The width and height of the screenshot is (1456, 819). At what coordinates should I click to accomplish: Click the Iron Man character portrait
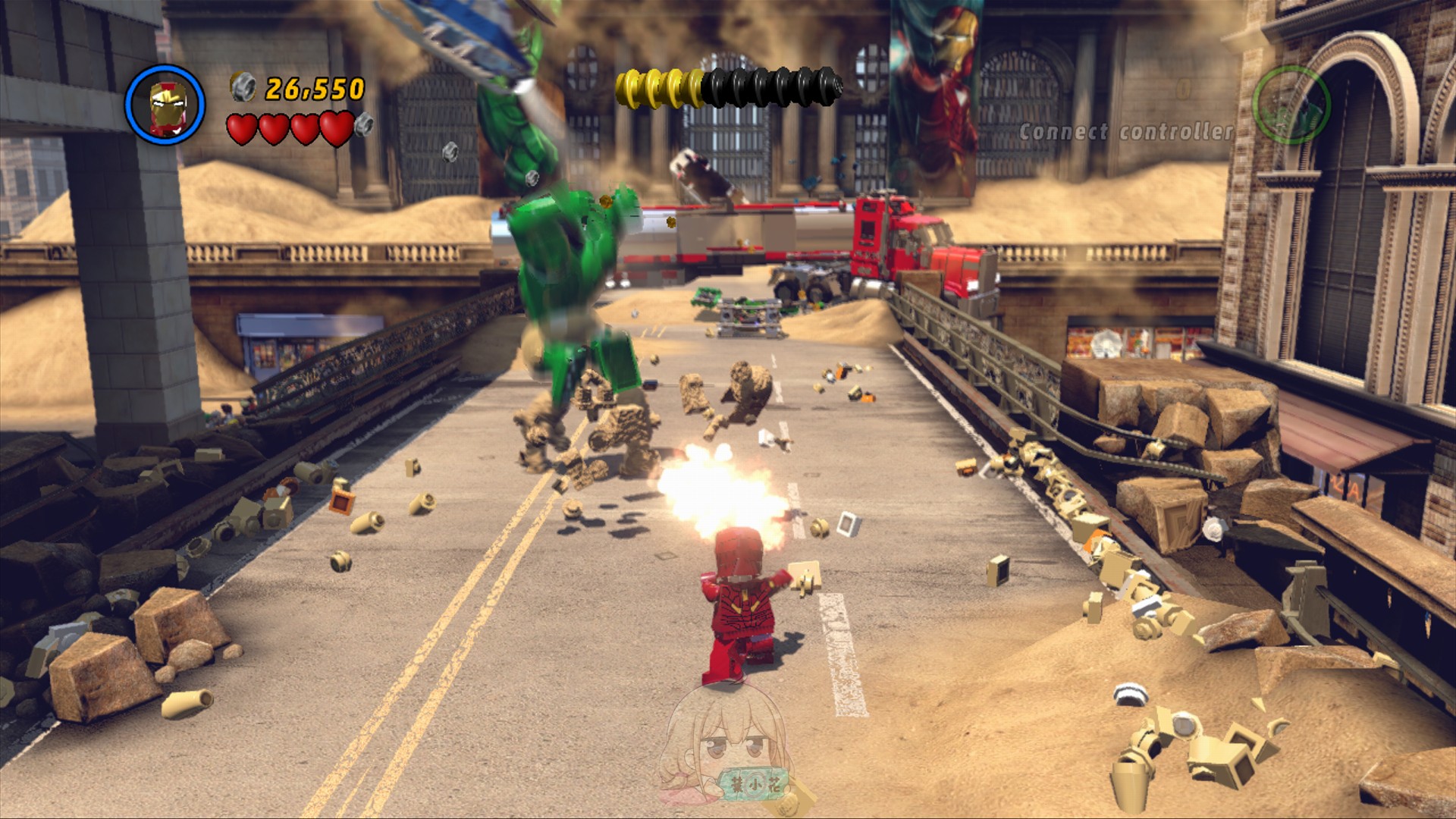[x=165, y=104]
